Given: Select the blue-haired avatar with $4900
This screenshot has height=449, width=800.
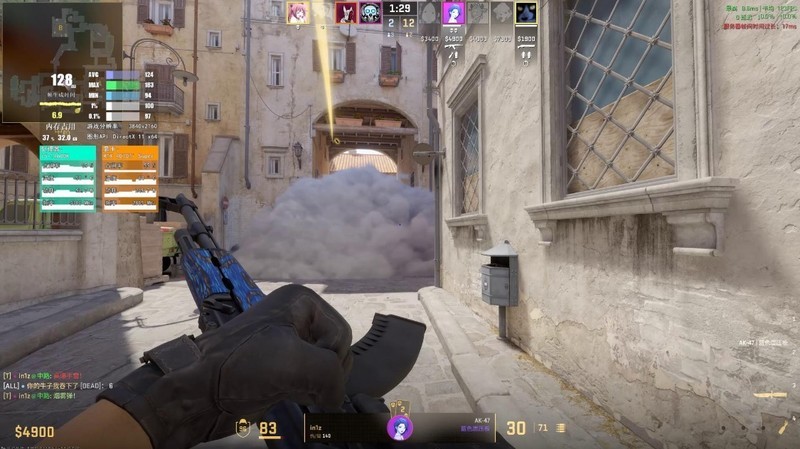Looking at the screenshot, I should point(454,13).
